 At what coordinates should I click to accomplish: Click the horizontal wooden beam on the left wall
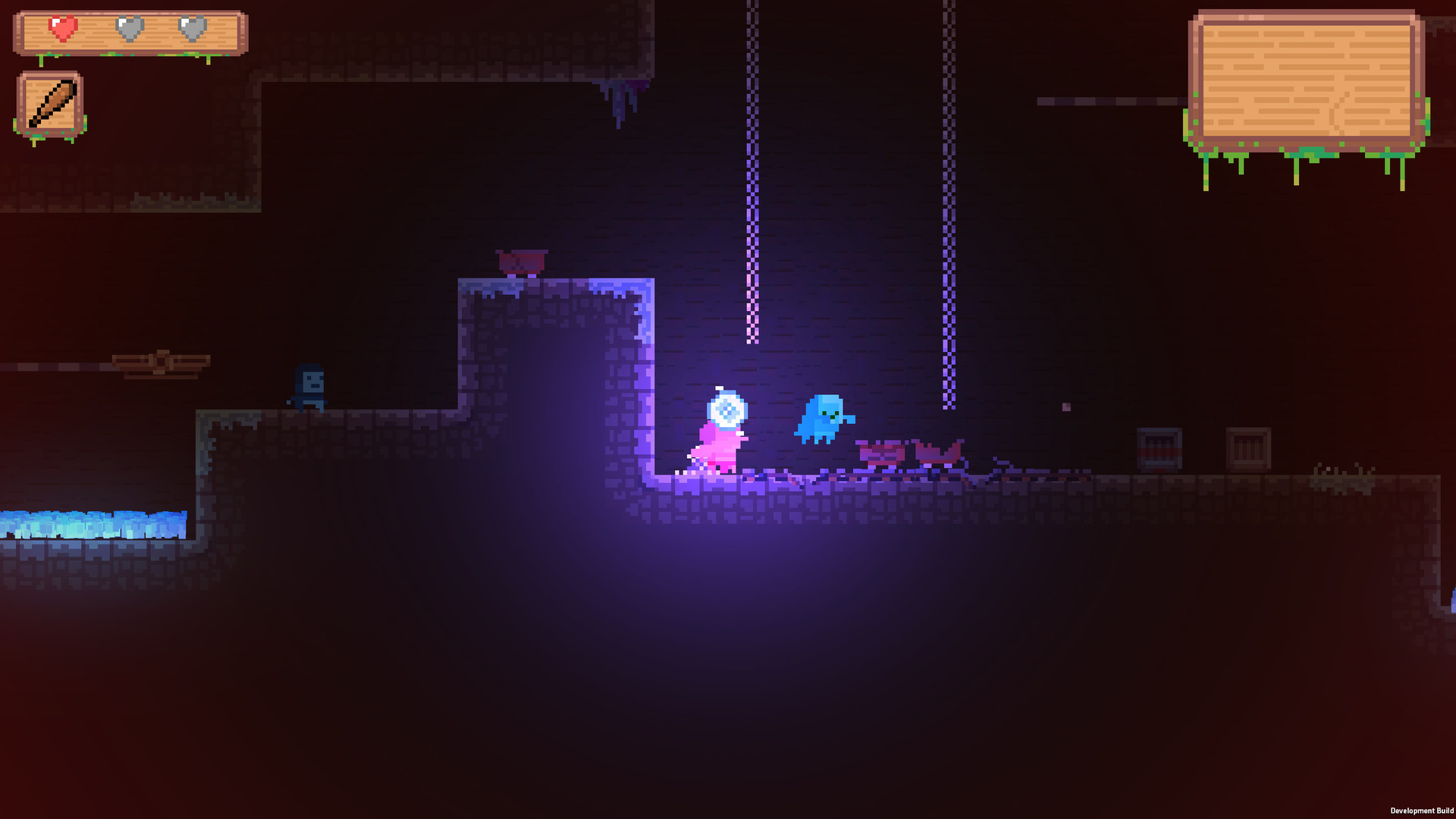[x=159, y=360]
